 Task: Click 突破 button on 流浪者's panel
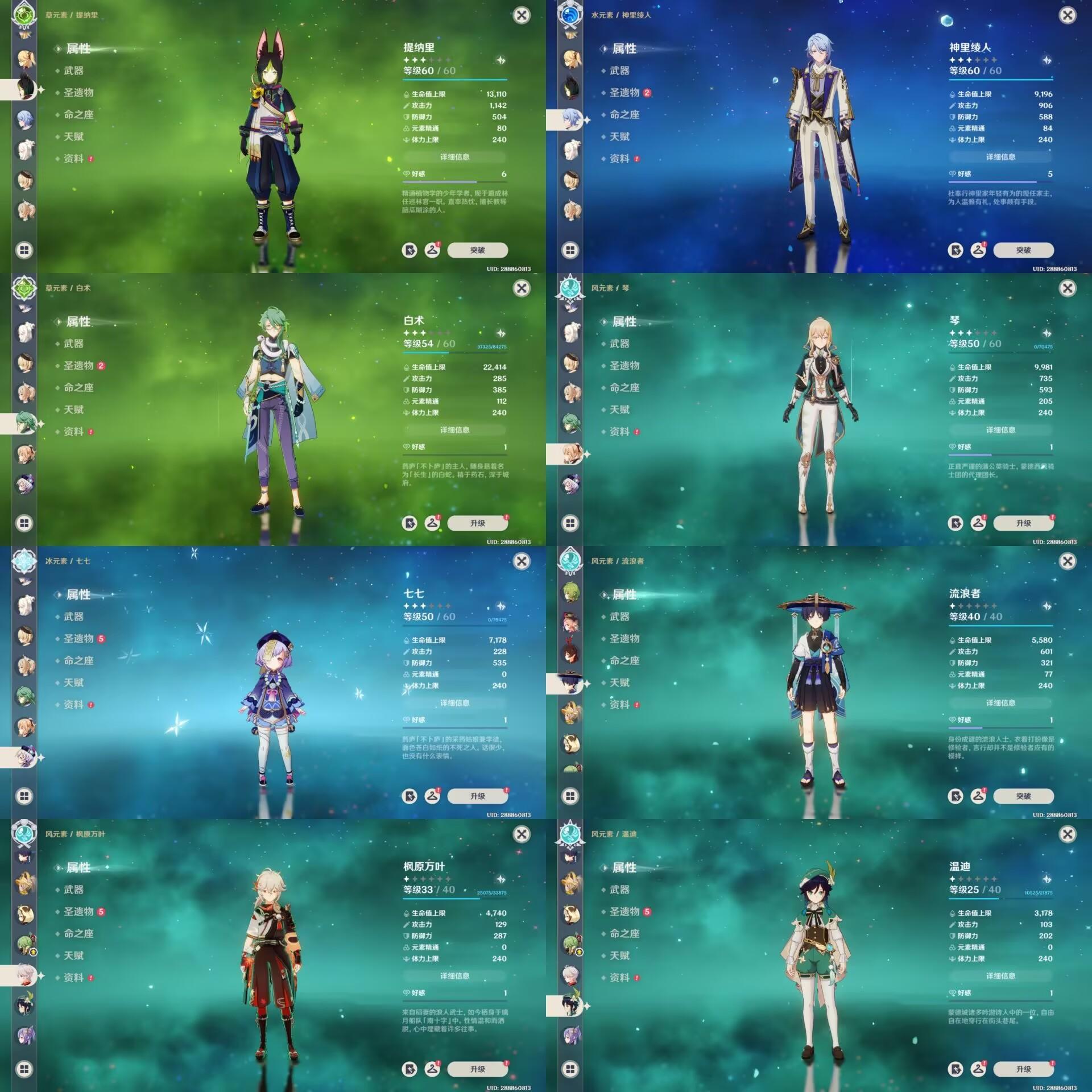(1023, 796)
